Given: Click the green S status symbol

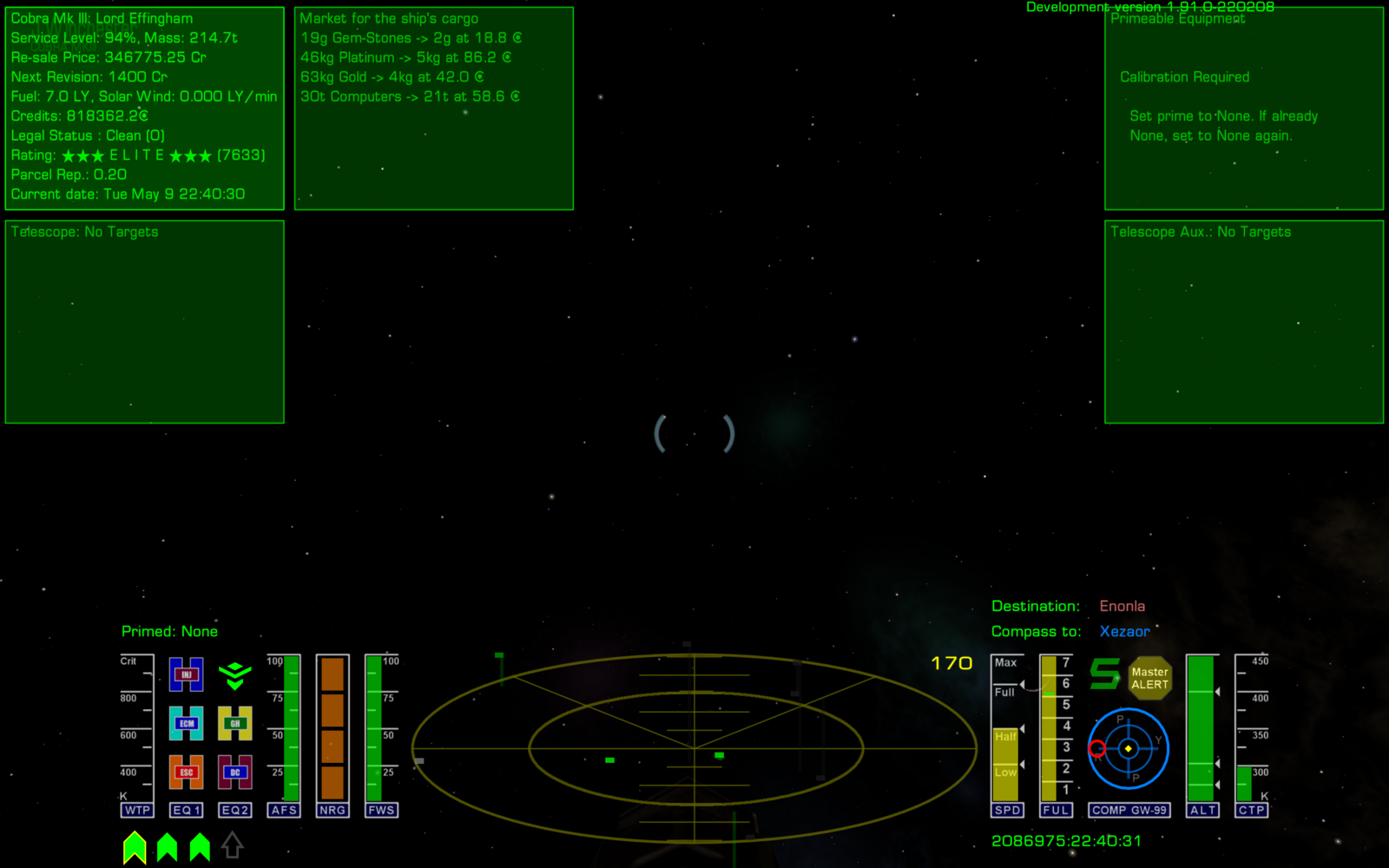Looking at the screenshot, I should (x=1104, y=674).
